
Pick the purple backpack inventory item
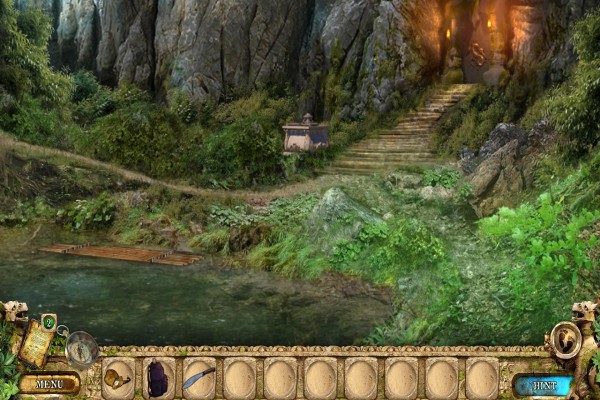coord(158,378)
